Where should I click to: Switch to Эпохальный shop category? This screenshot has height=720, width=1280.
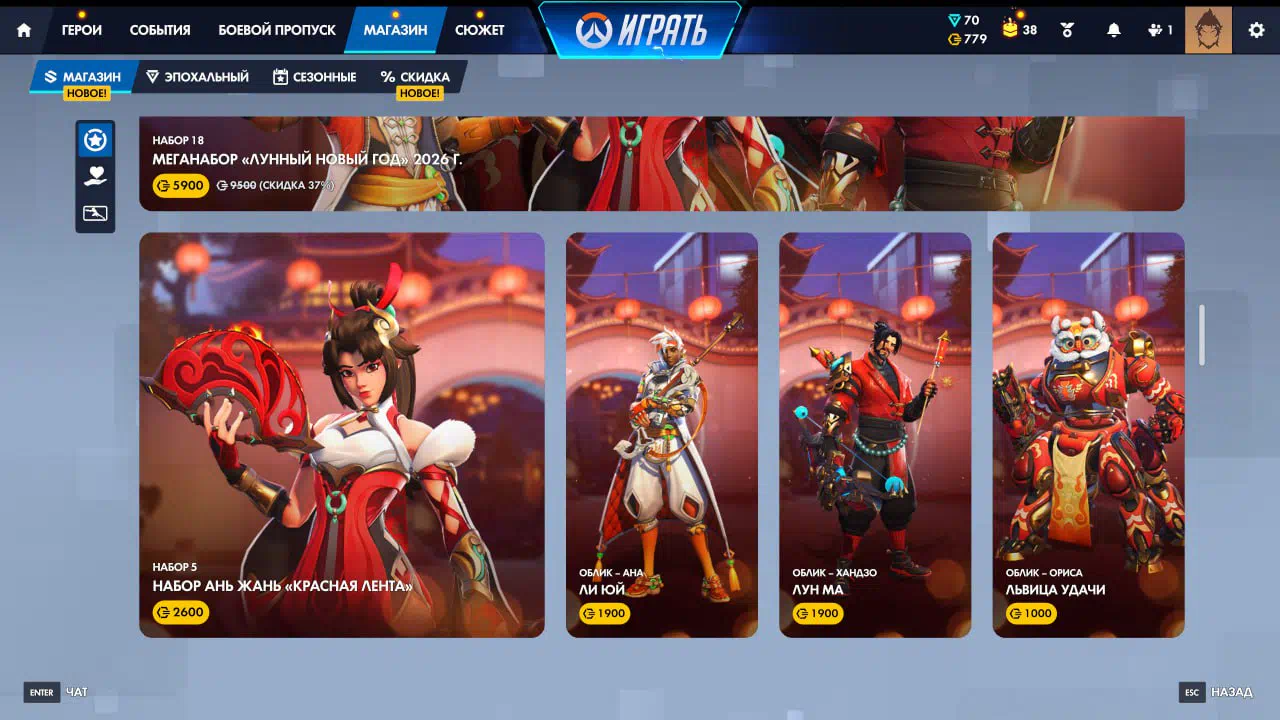[197, 77]
